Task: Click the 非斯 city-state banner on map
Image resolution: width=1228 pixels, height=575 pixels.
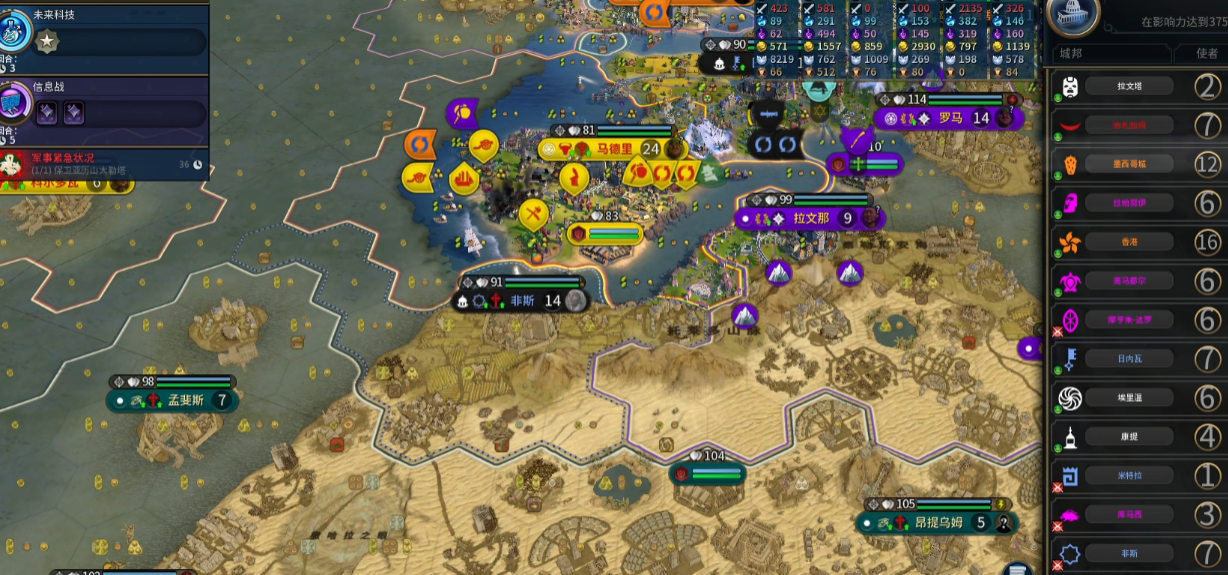Action: pos(522,300)
